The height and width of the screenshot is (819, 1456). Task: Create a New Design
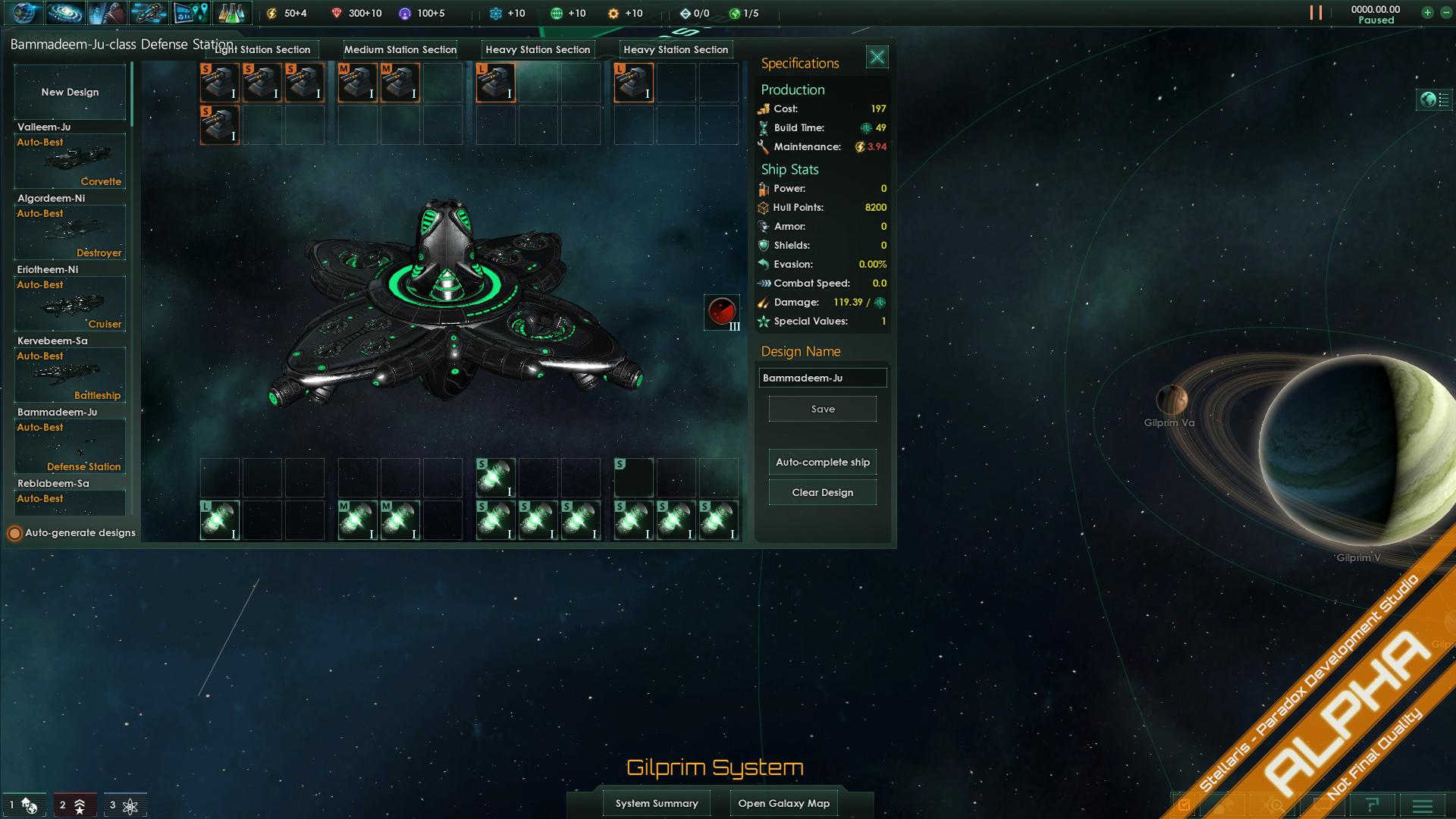[70, 92]
